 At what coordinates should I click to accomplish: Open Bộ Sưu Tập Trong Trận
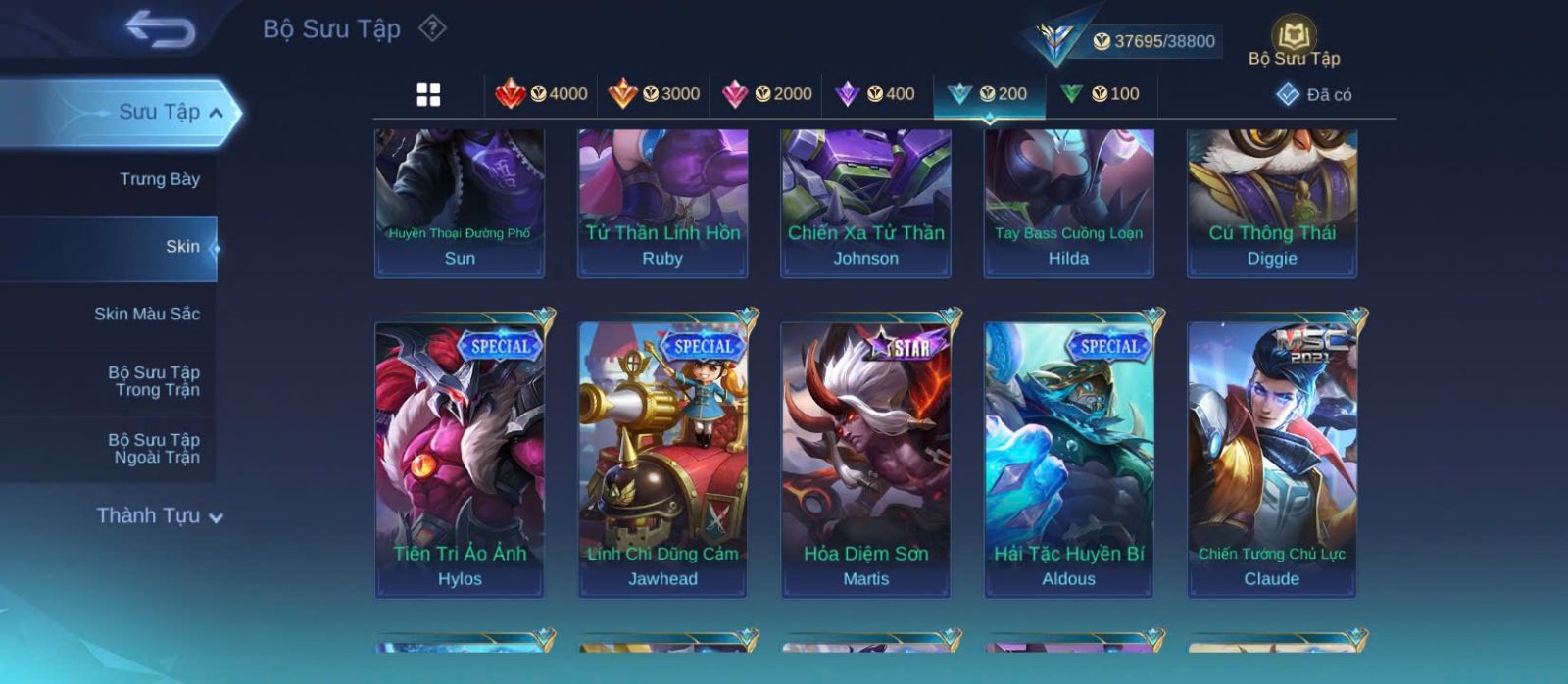[154, 381]
